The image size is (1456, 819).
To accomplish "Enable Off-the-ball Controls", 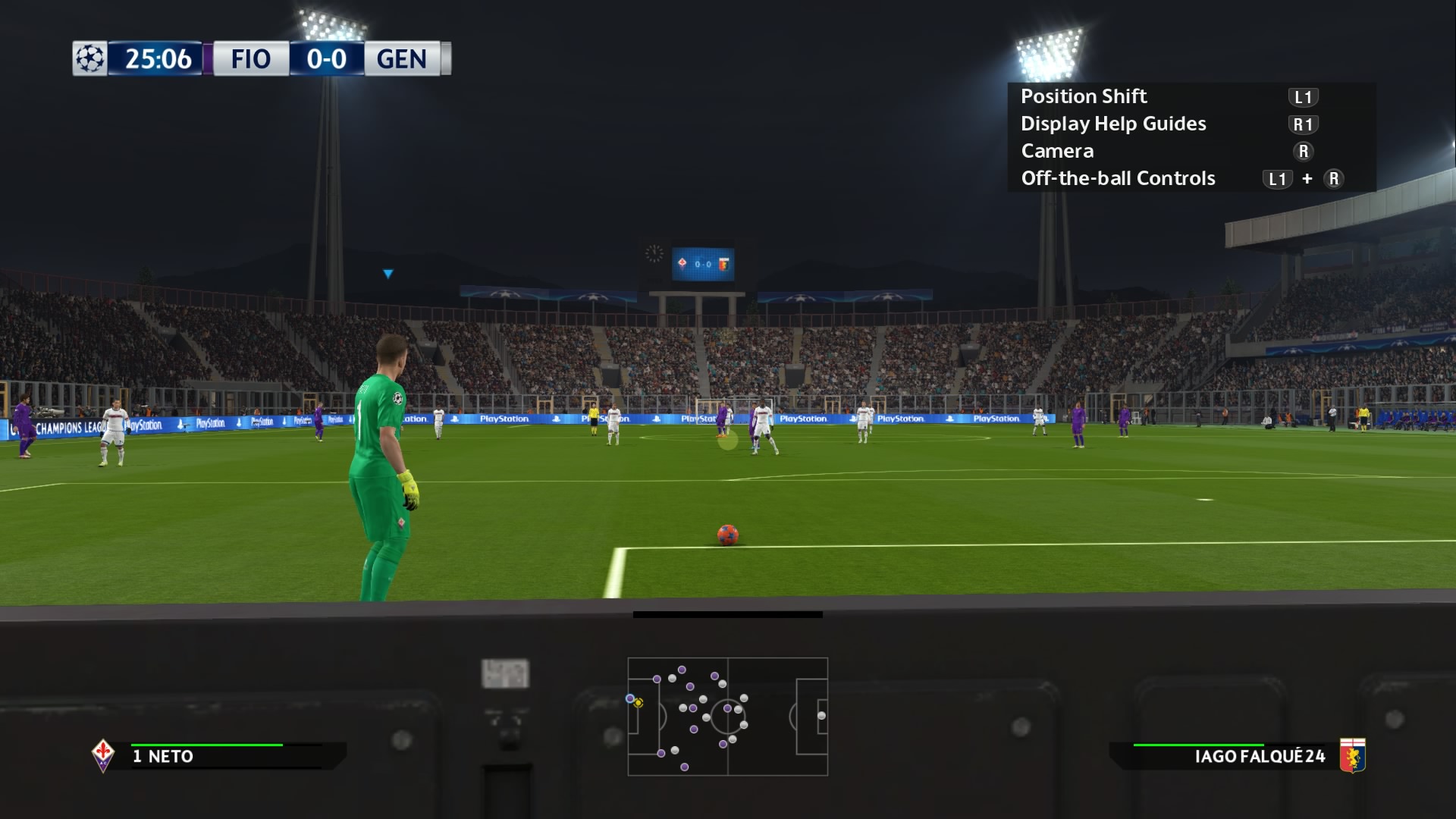I will 1118,178.
